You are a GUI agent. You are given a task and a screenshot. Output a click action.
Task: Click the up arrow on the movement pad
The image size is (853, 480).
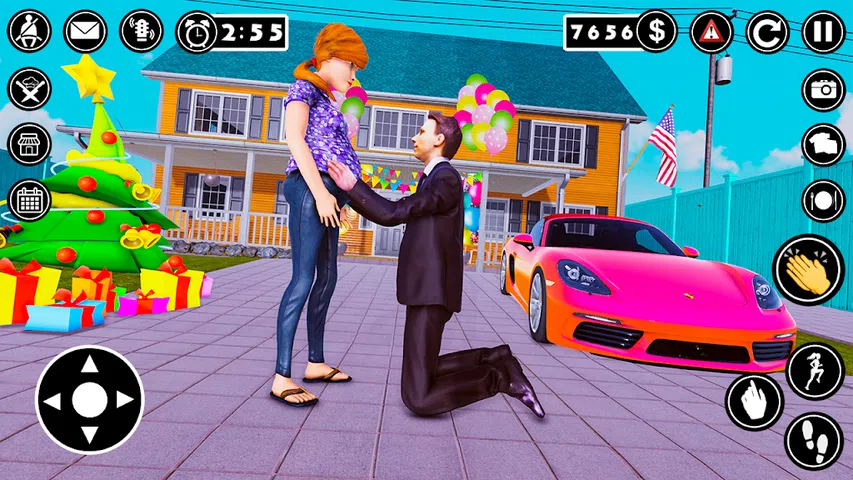click(89, 366)
